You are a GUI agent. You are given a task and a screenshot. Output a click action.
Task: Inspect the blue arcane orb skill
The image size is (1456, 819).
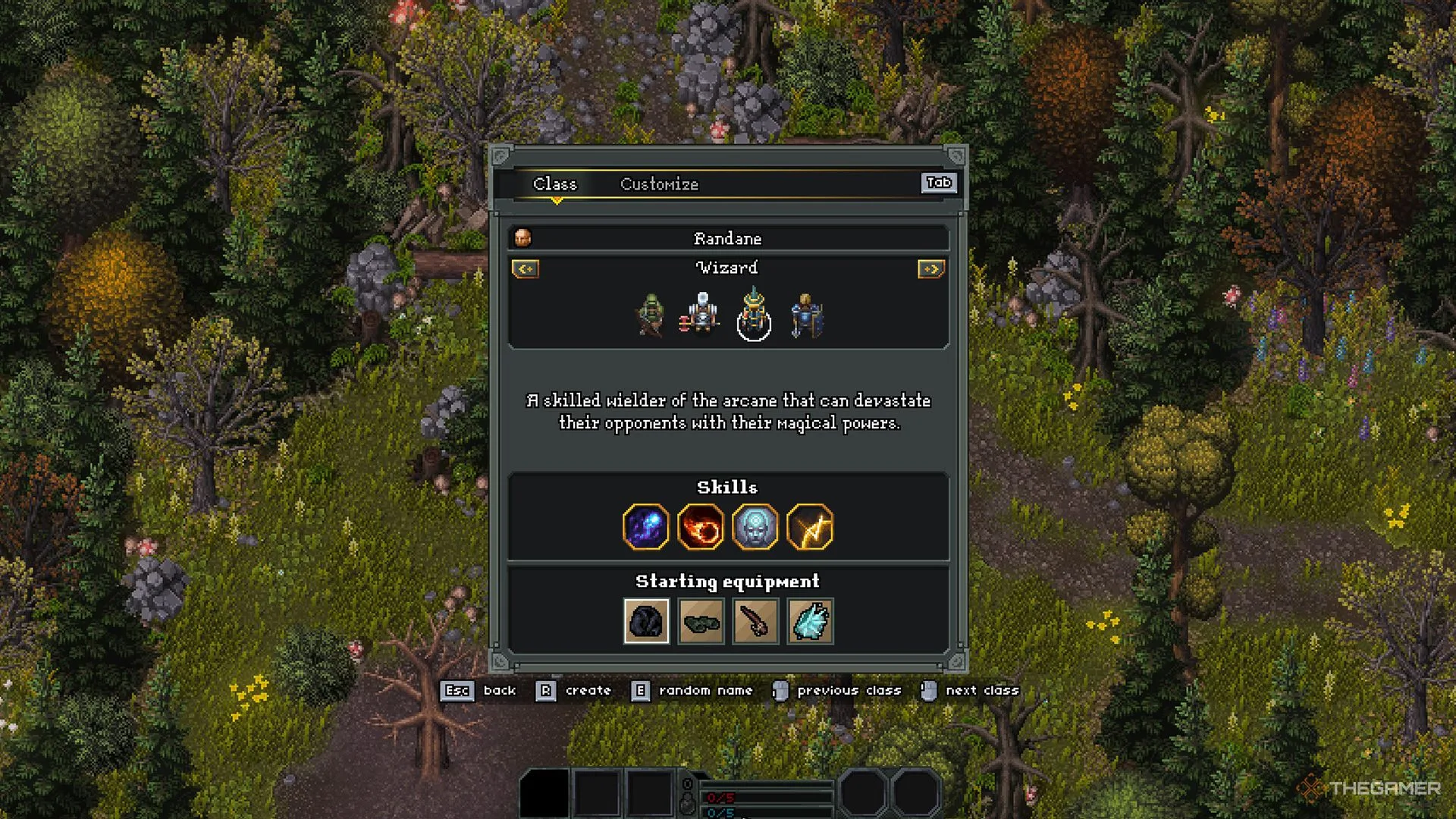(646, 527)
